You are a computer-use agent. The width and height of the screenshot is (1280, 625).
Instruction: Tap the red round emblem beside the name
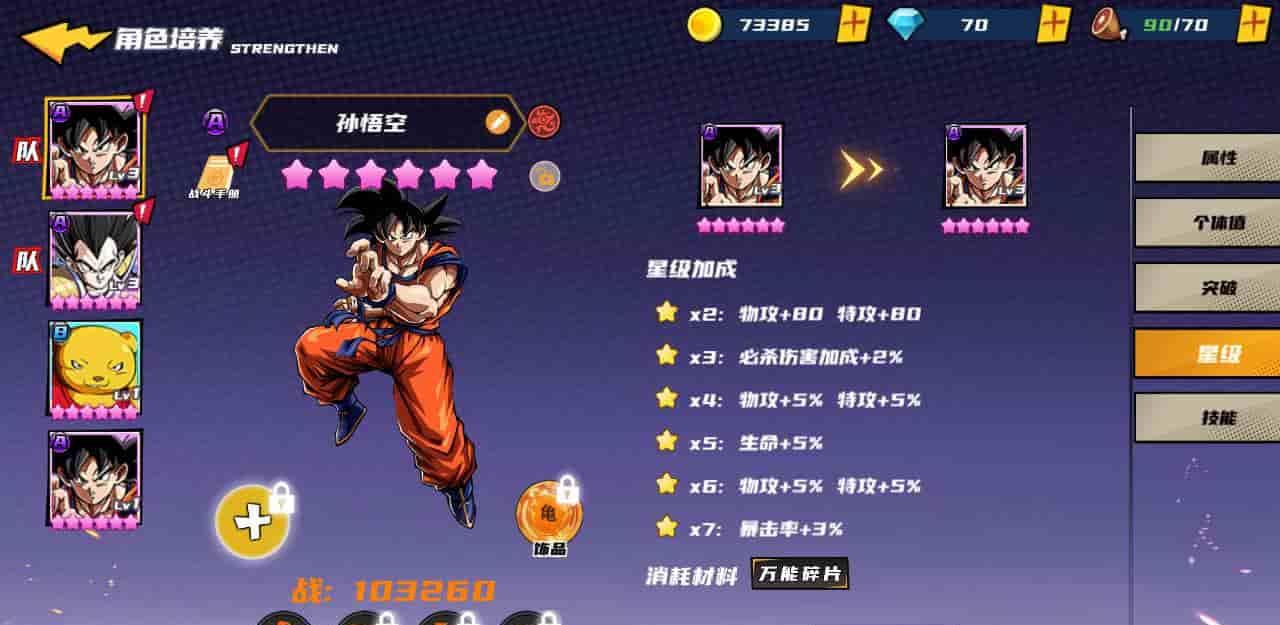pyautogui.click(x=544, y=122)
